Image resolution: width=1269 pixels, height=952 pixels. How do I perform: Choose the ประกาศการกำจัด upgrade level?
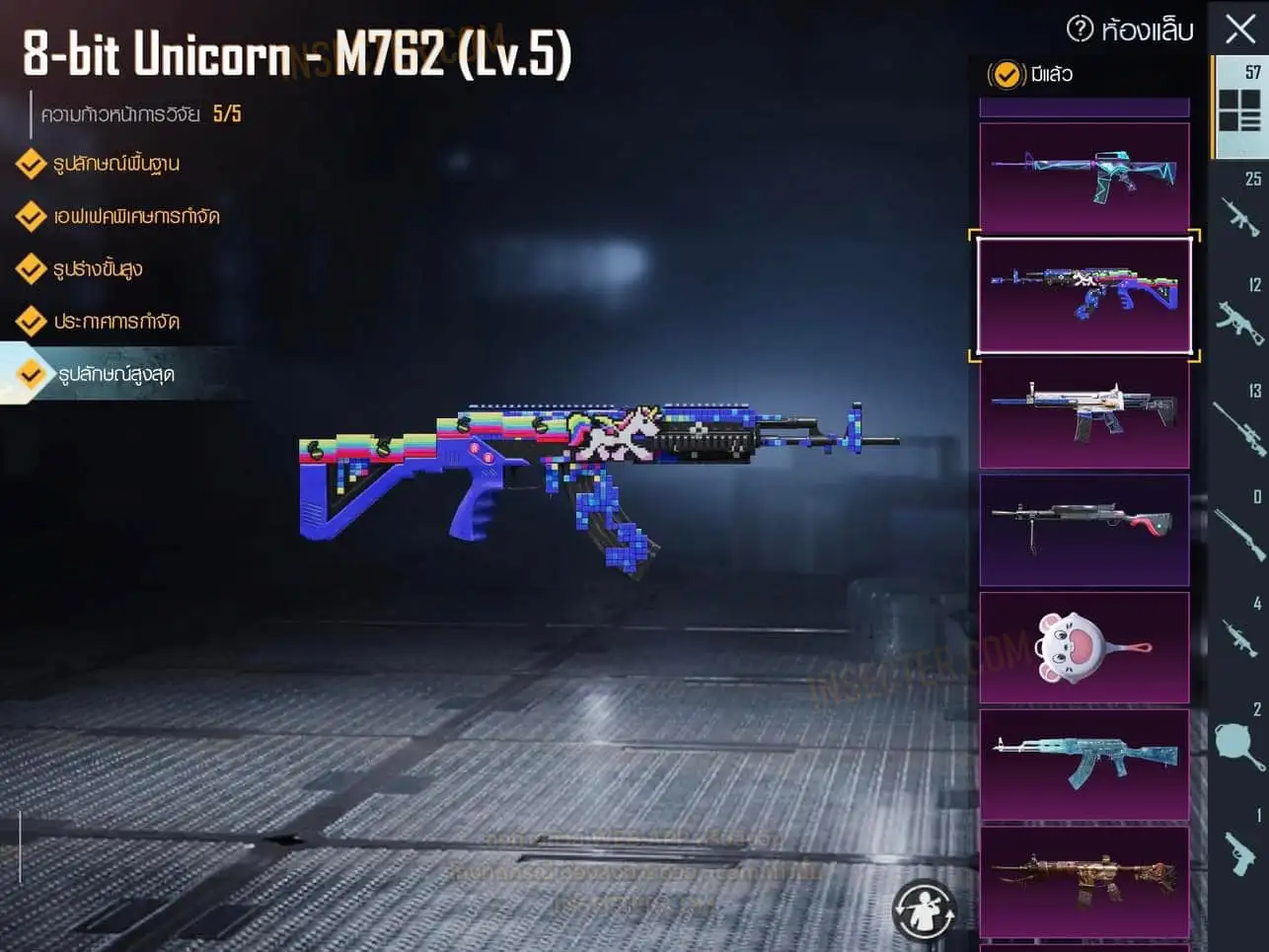tap(115, 322)
